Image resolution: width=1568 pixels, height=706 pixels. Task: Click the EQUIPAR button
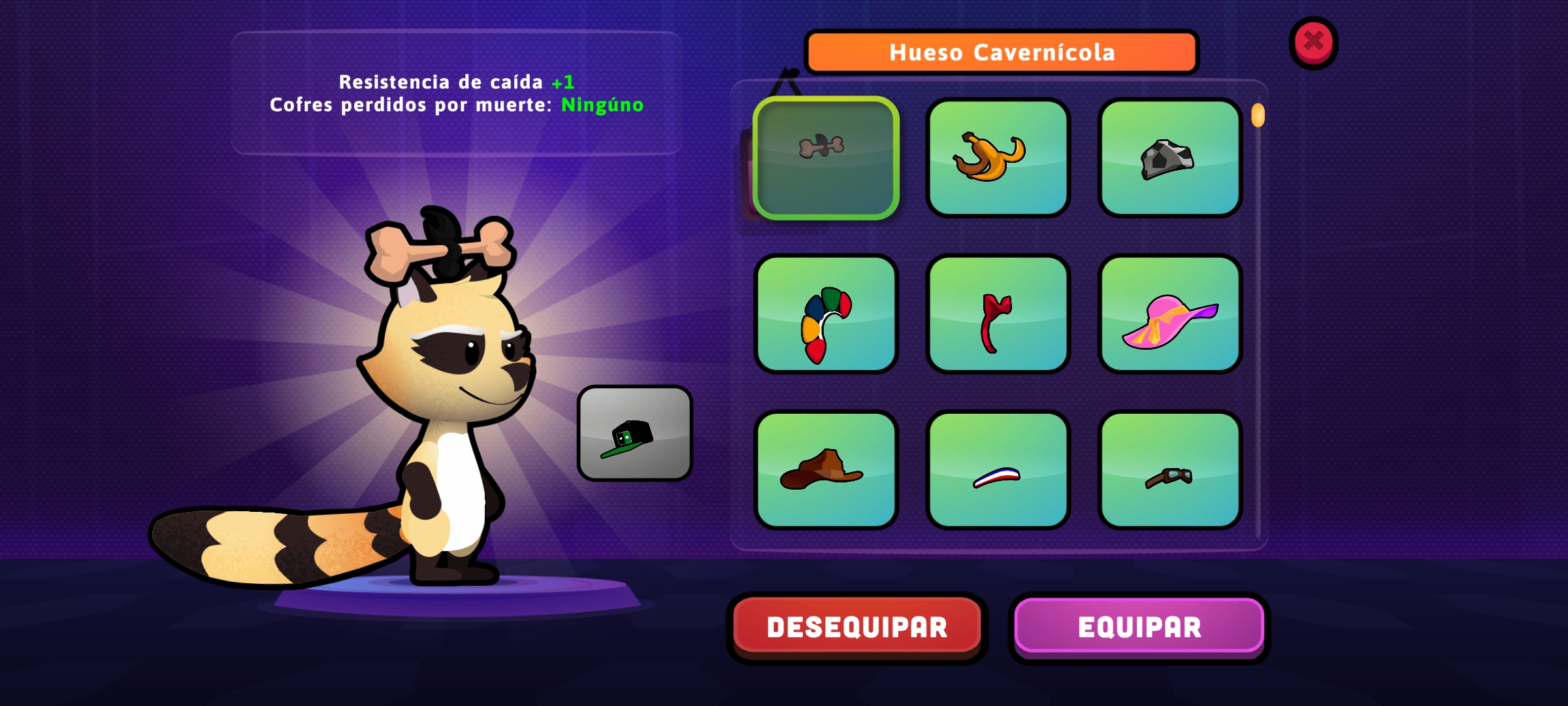1139,627
